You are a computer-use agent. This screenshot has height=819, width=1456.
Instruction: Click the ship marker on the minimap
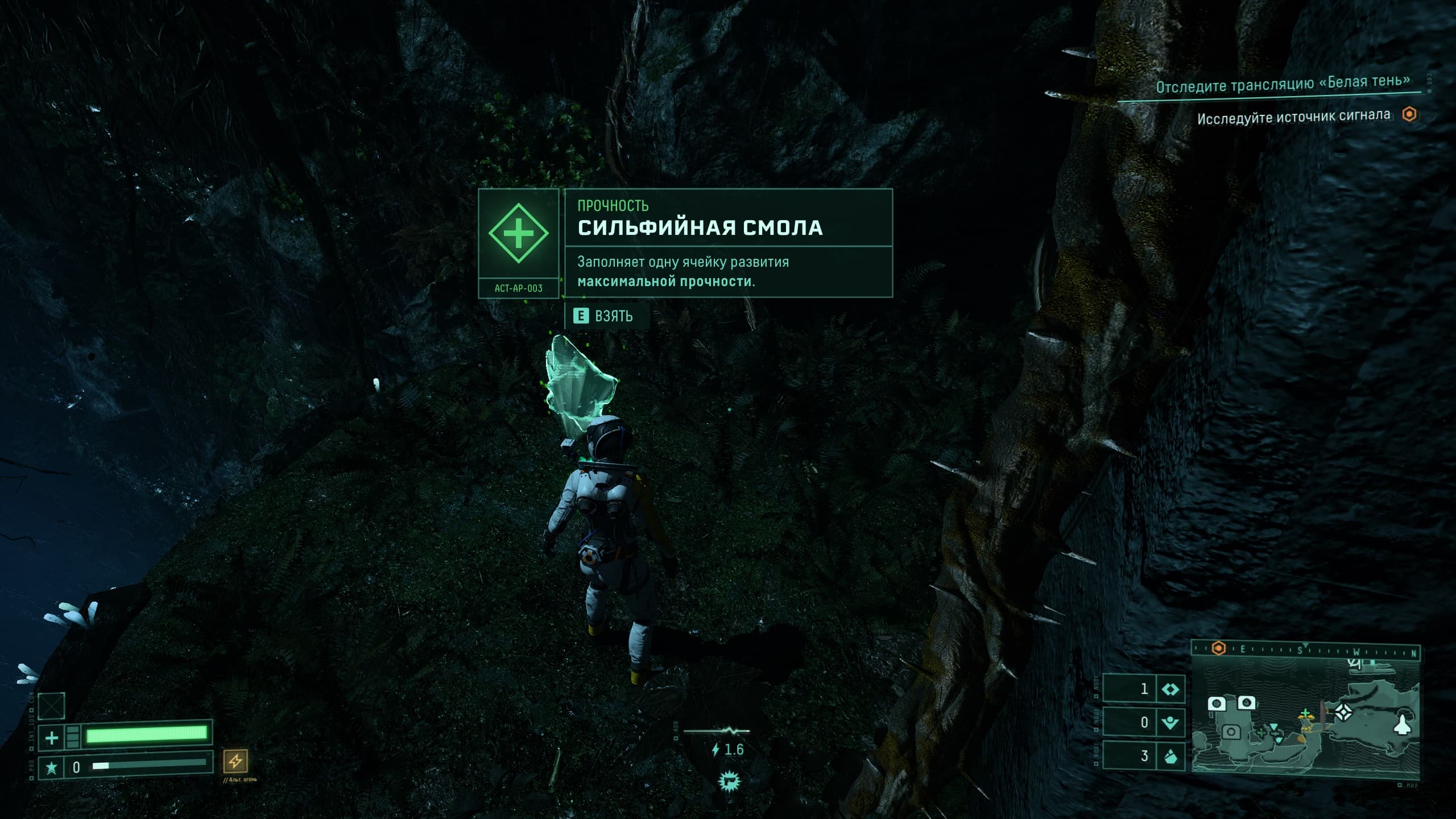[1403, 727]
